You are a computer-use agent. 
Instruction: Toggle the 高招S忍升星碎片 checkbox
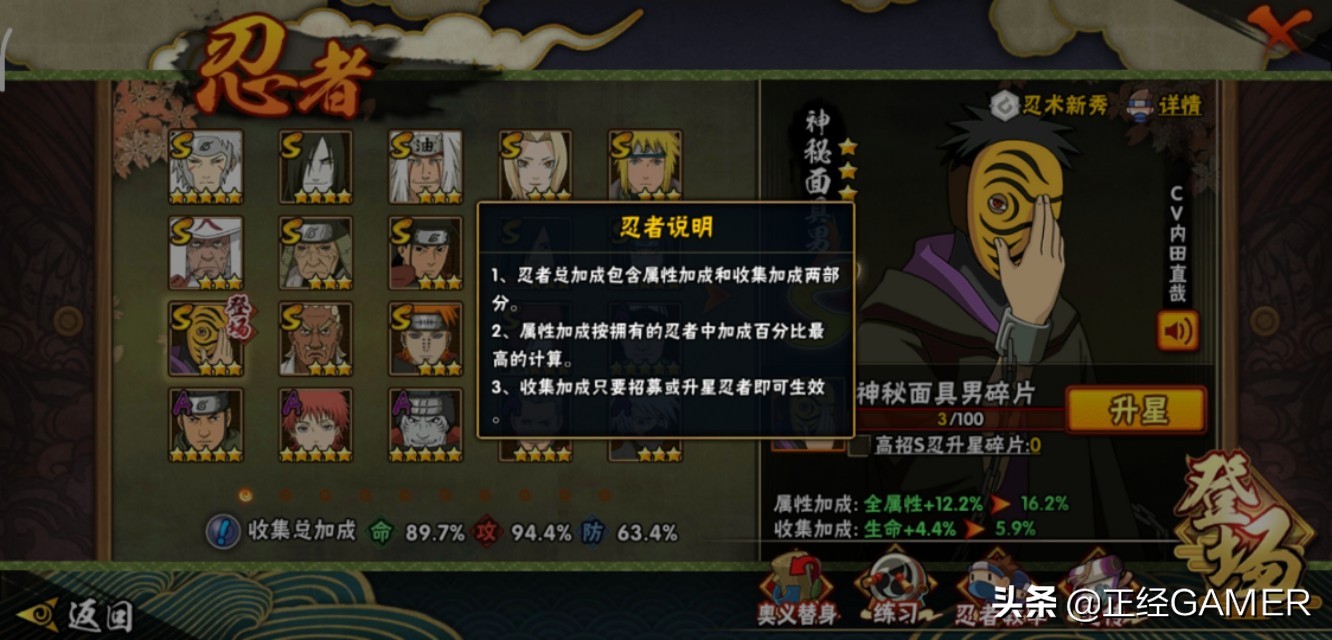[x=858, y=446]
